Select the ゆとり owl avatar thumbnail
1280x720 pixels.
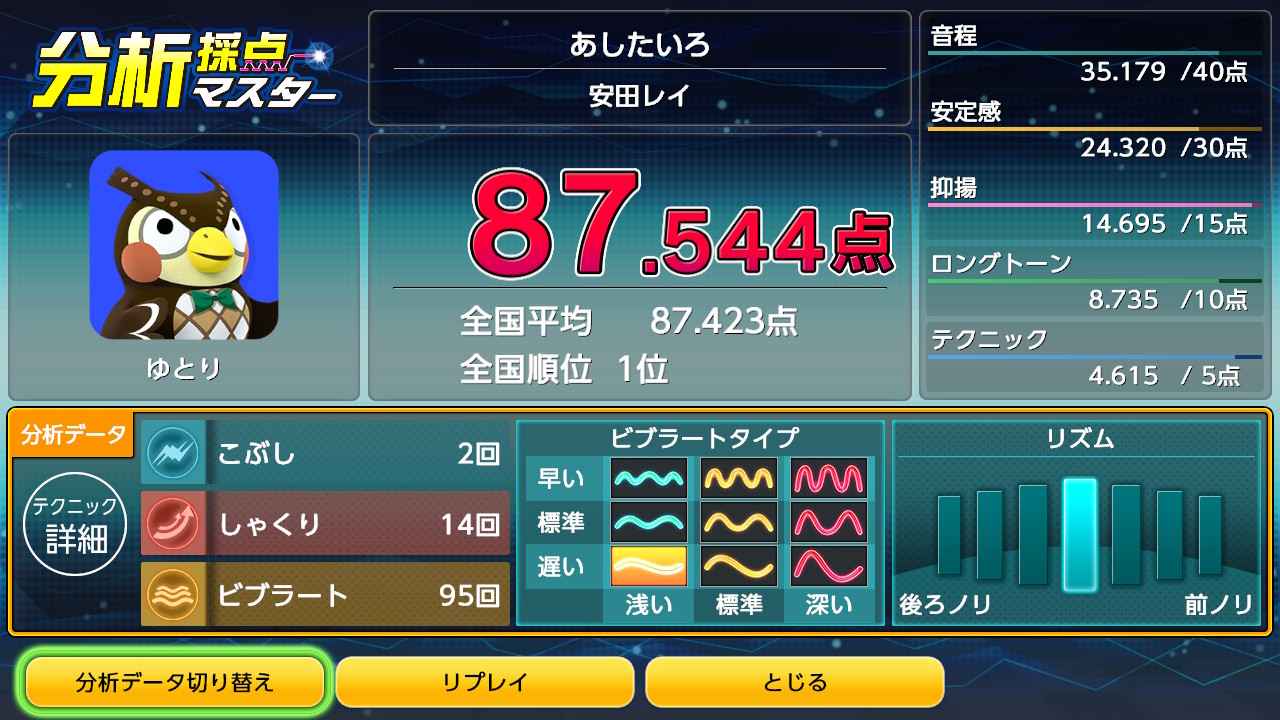[184, 246]
